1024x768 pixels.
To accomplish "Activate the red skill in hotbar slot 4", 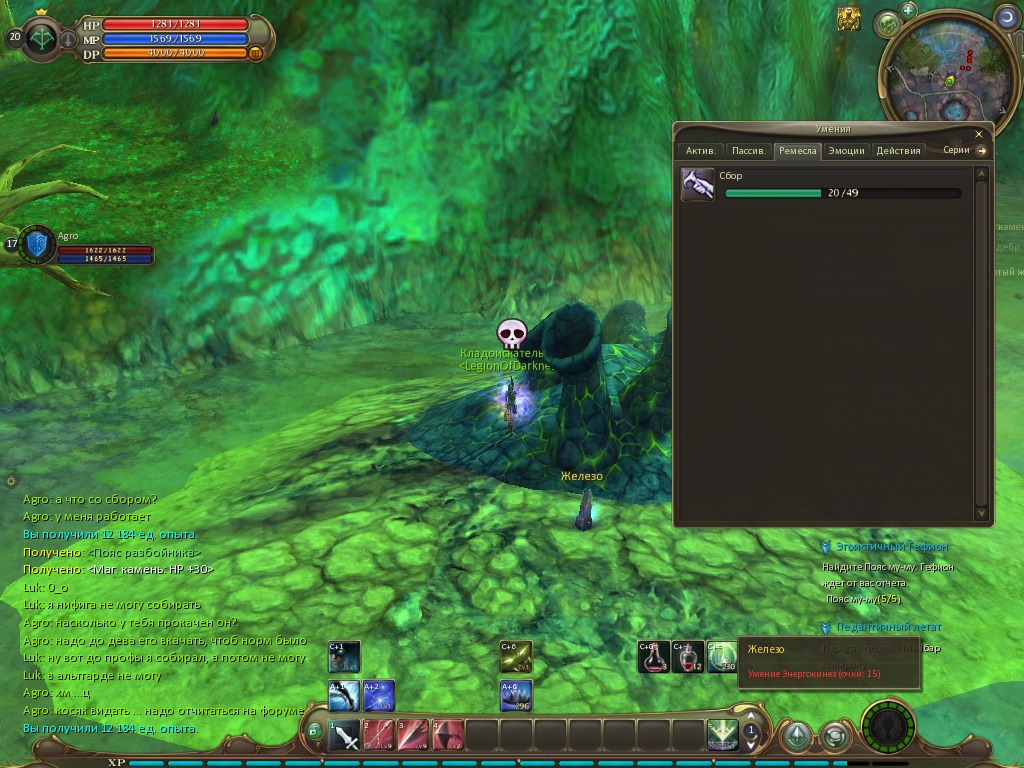I will [x=447, y=736].
